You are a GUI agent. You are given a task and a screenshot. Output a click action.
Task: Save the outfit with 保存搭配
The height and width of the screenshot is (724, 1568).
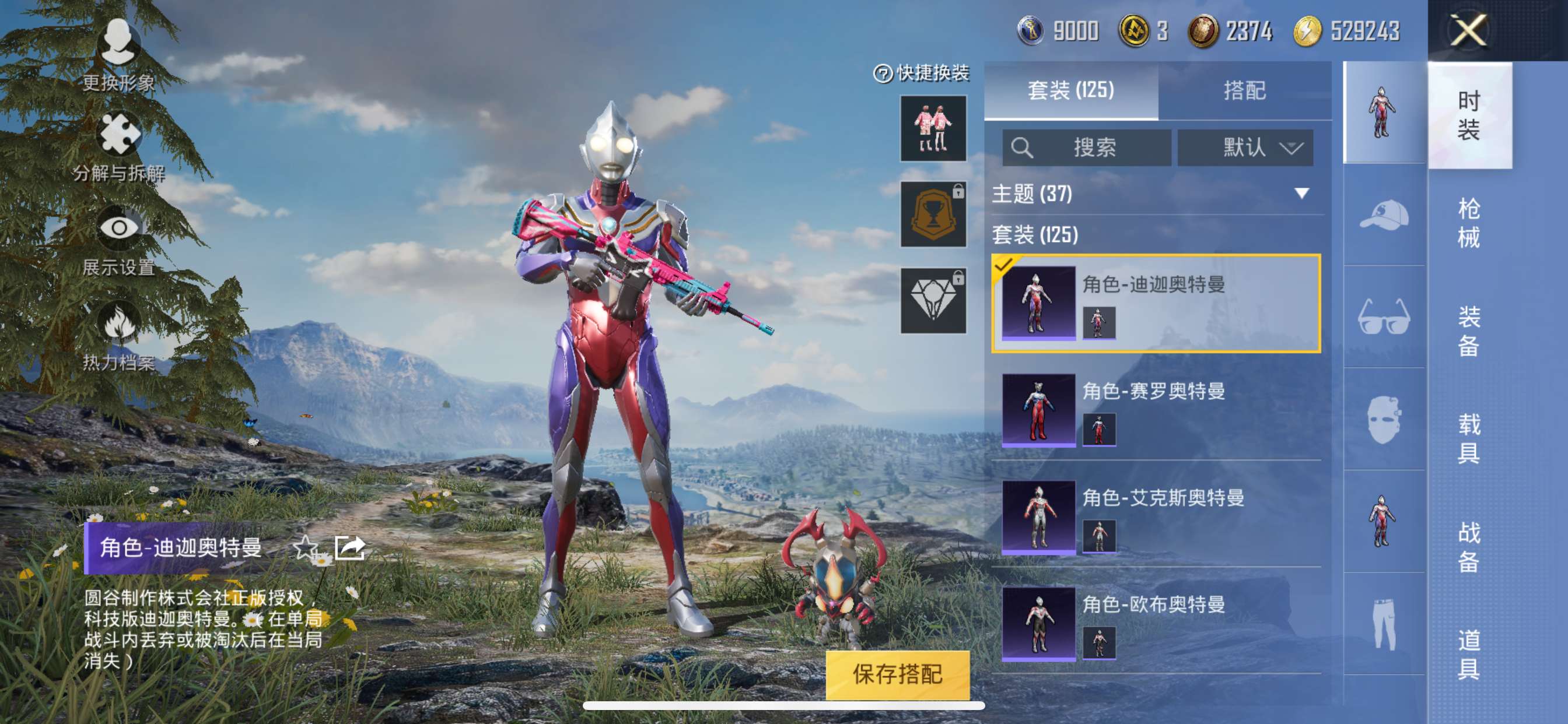pyautogui.click(x=897, y=674)
